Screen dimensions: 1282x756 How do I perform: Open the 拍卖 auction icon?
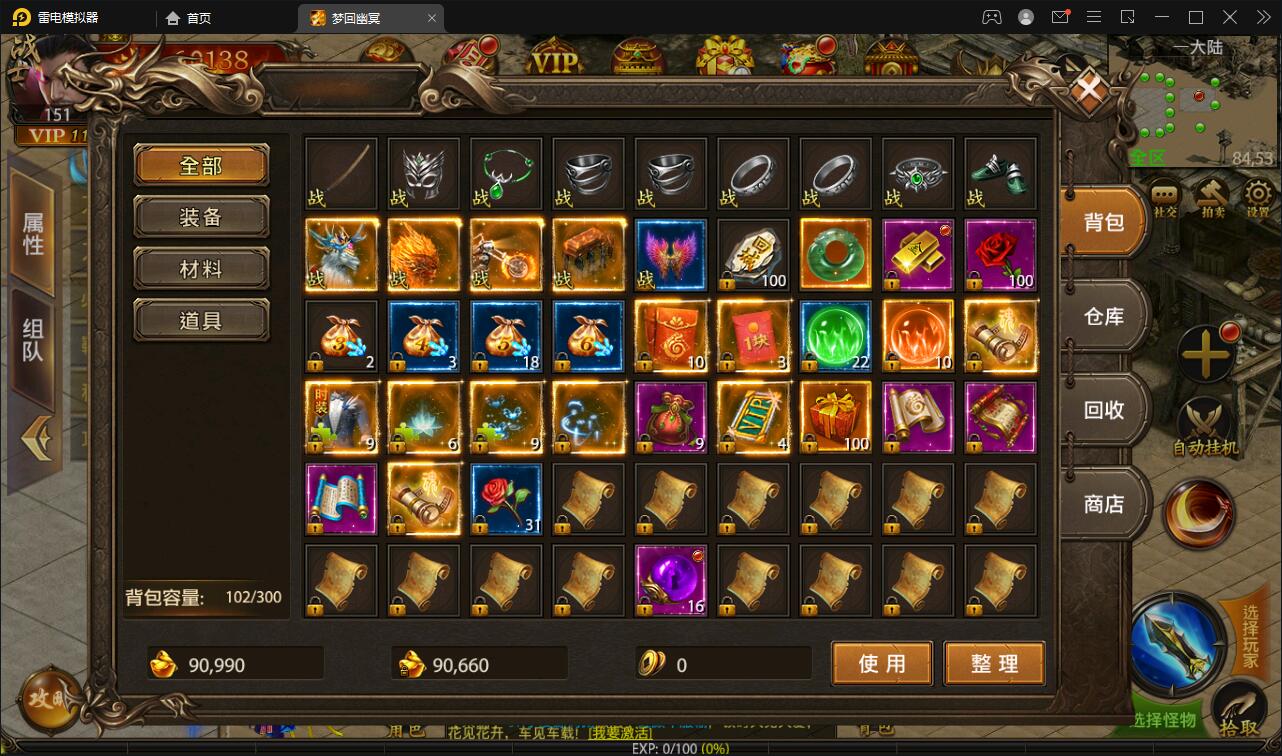(1210, 194)
